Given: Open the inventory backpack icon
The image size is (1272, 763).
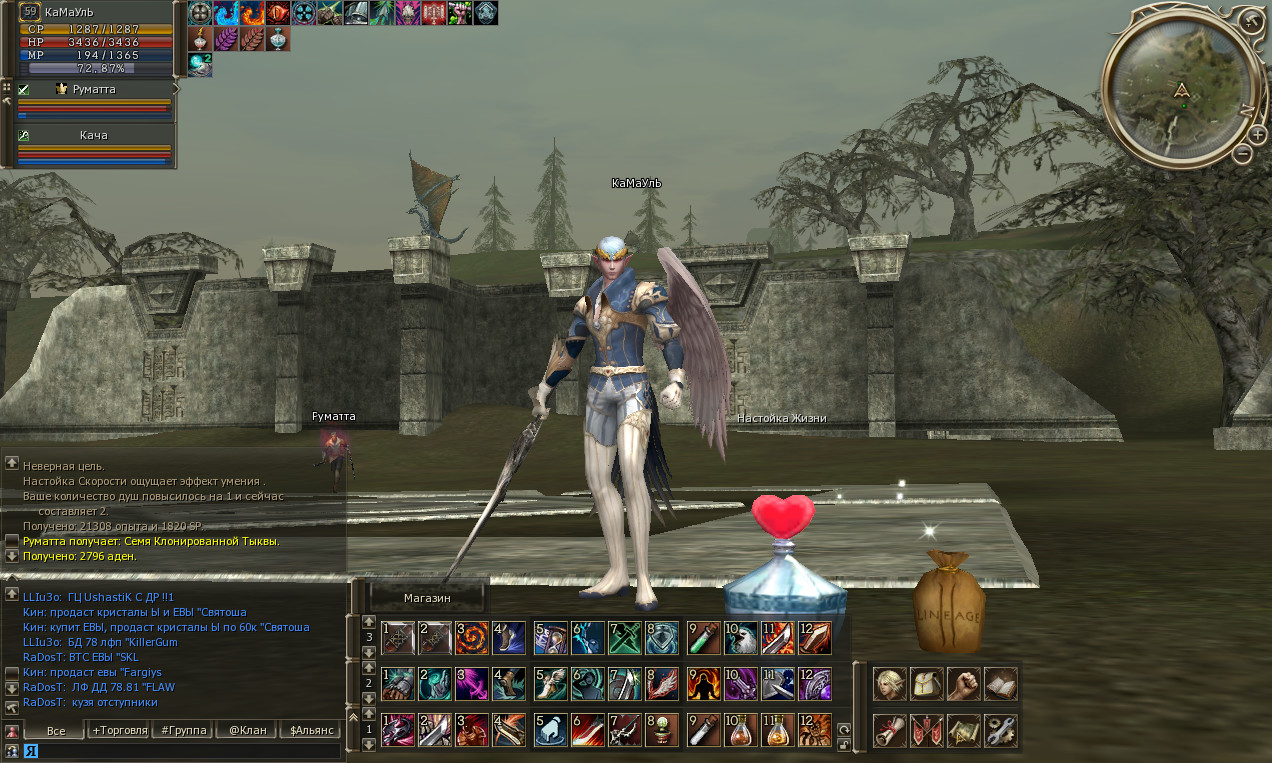Looking at the screenshot, I should coord(926,683).
